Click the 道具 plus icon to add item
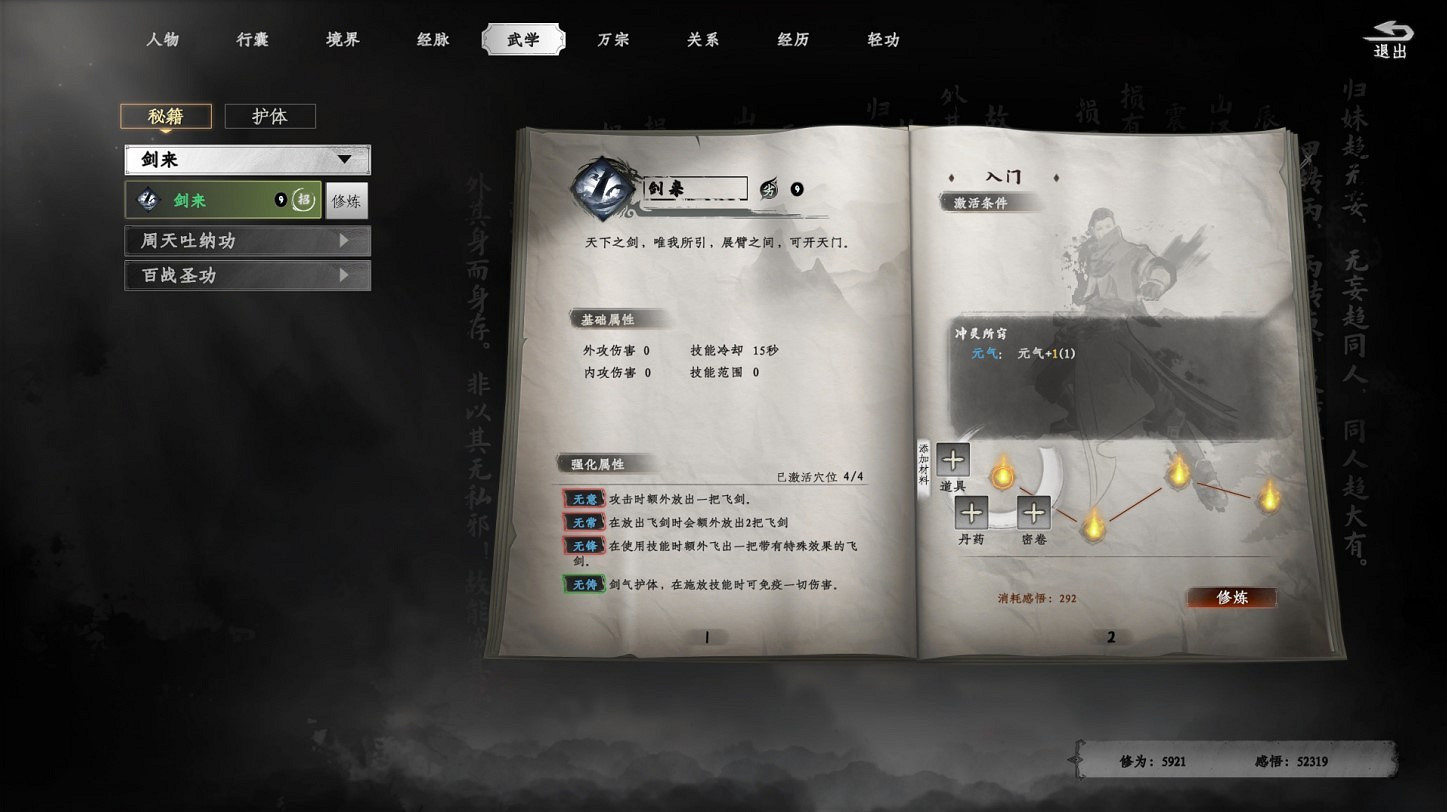 click(951, 460)
